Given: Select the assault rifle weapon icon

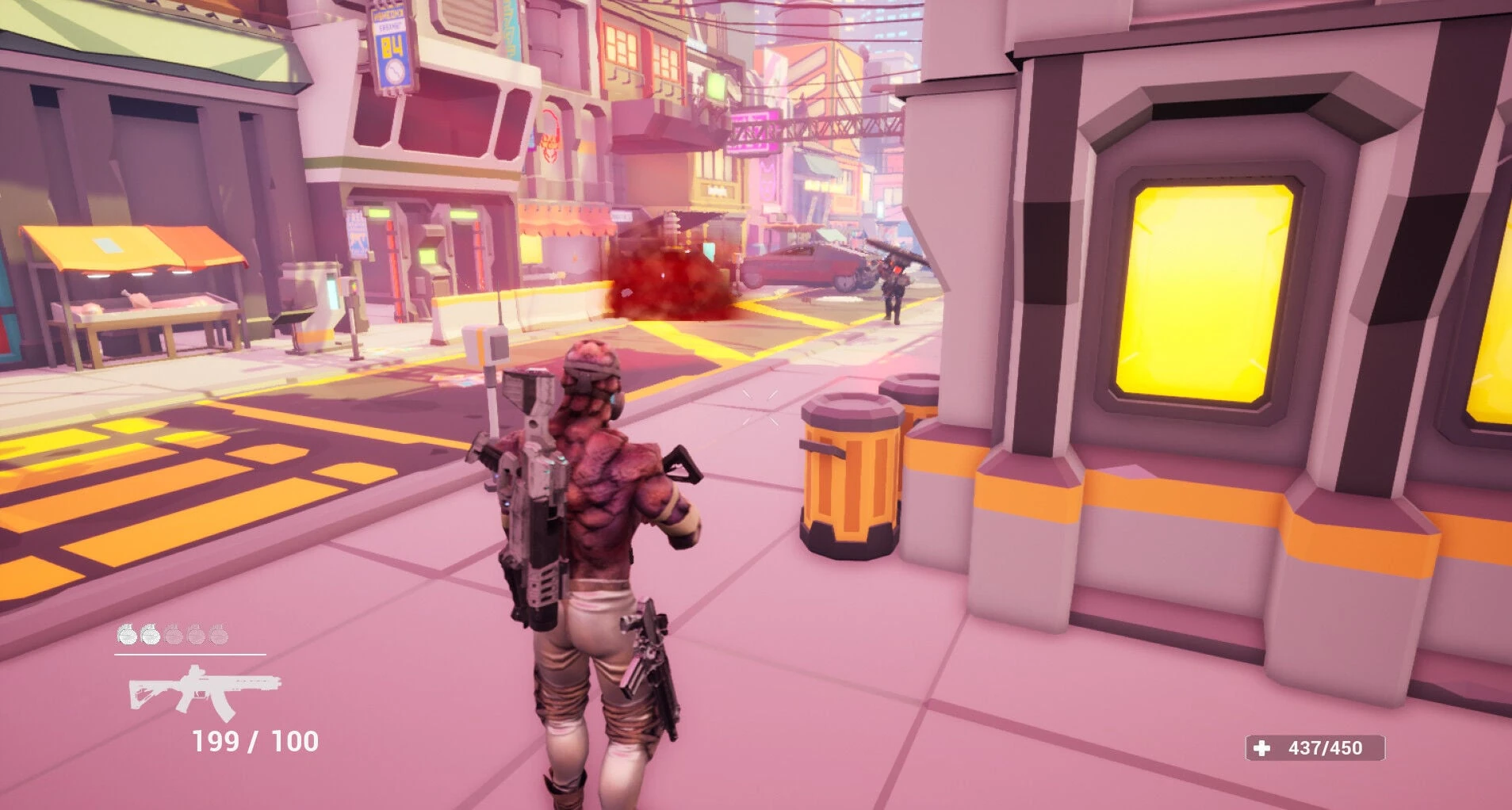Looking at the screenshot, I should [205, 691].
